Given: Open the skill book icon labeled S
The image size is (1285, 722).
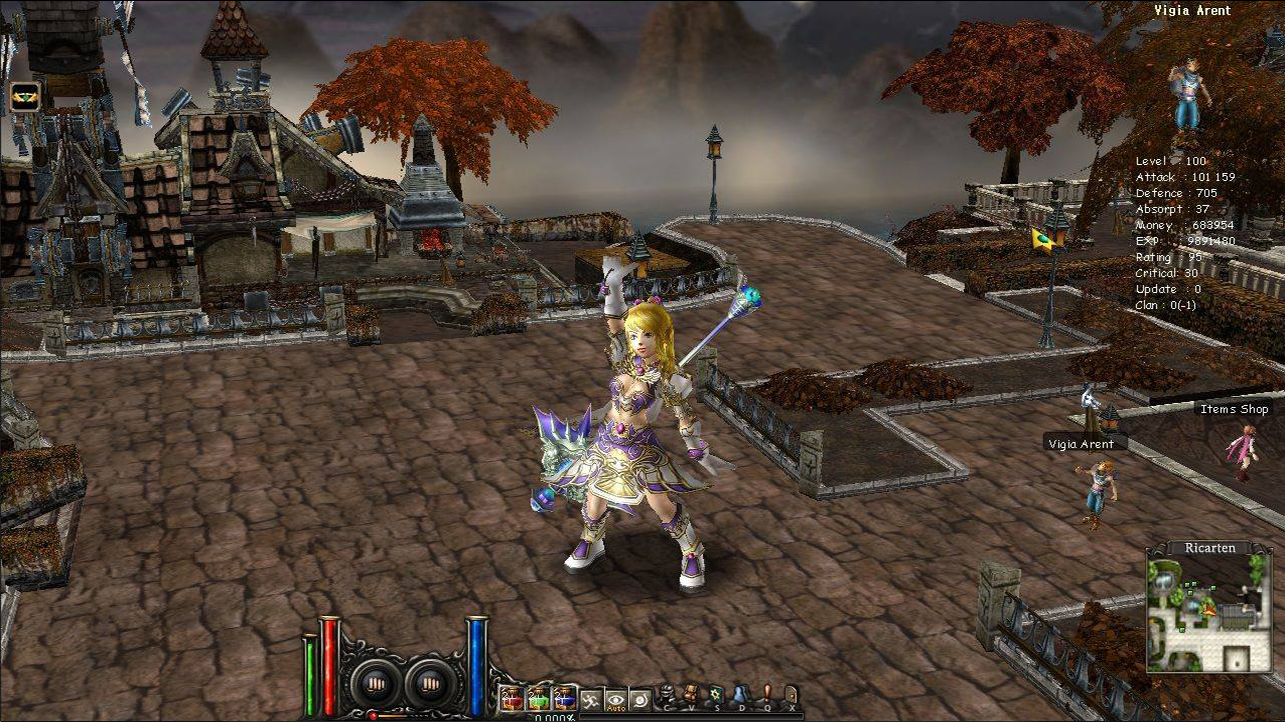Looking at the screenshot, I should click(x=717, y=697).
